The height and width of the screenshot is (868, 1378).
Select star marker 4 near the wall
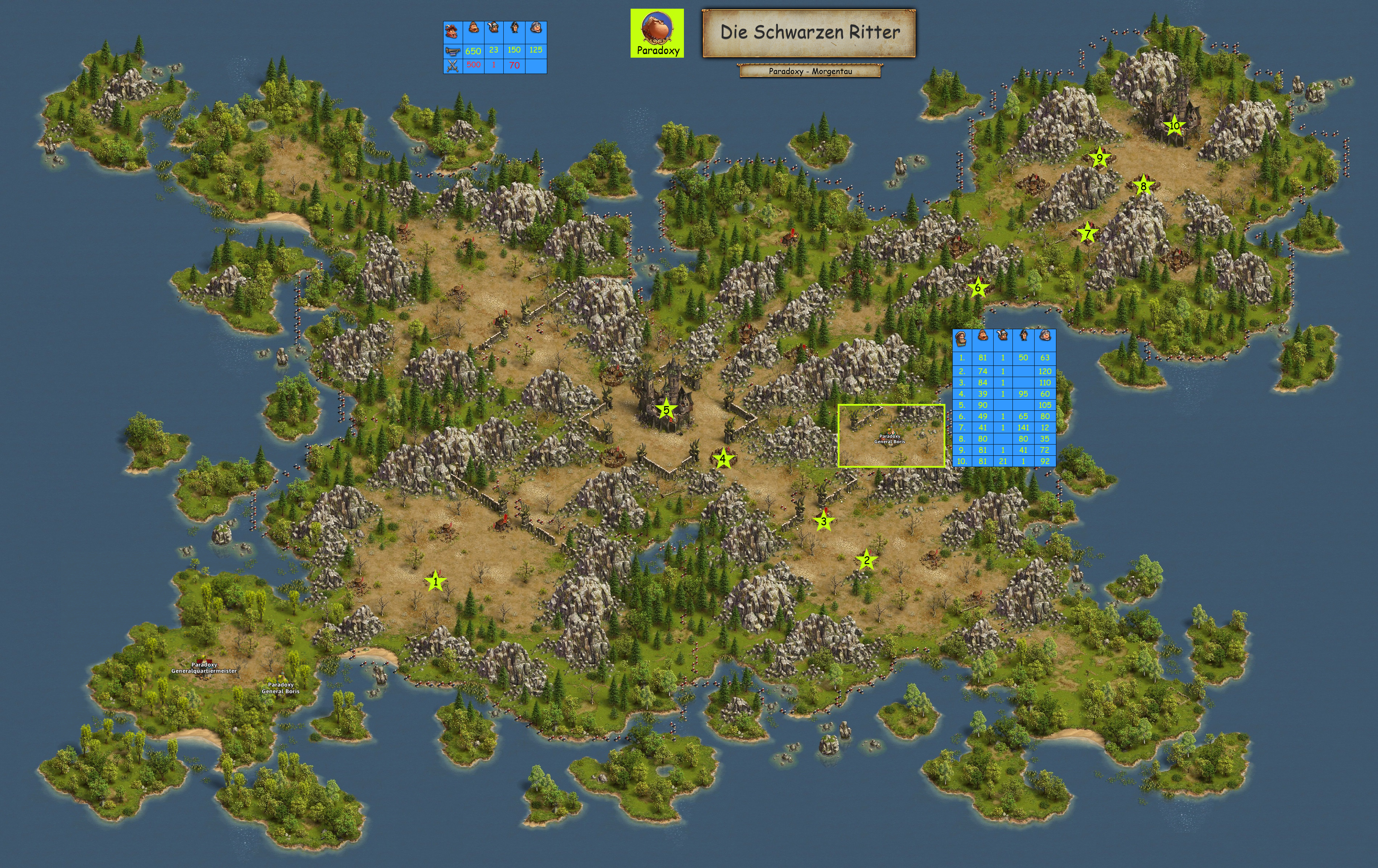pos(723,458)
